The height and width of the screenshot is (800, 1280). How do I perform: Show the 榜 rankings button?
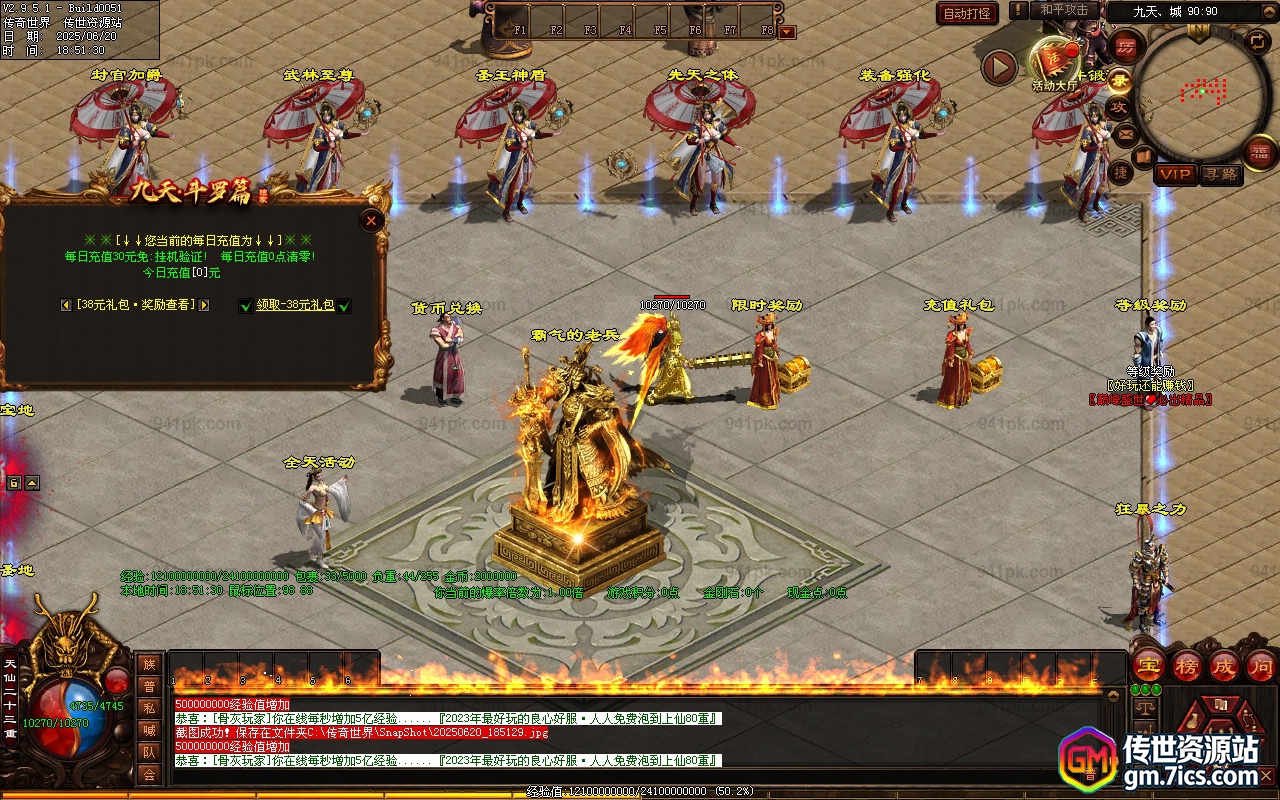(1187, 665)
